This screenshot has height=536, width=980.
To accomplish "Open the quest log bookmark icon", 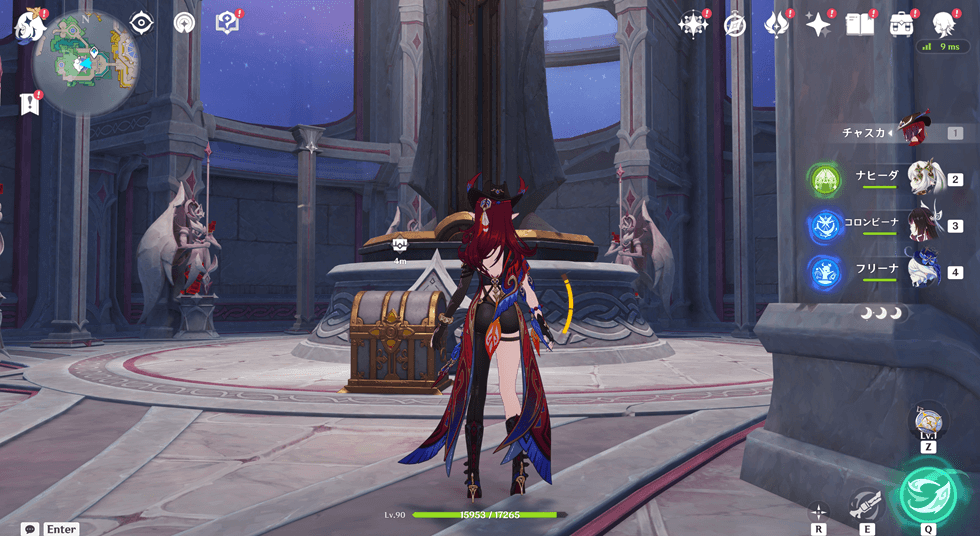I will 30,104.
